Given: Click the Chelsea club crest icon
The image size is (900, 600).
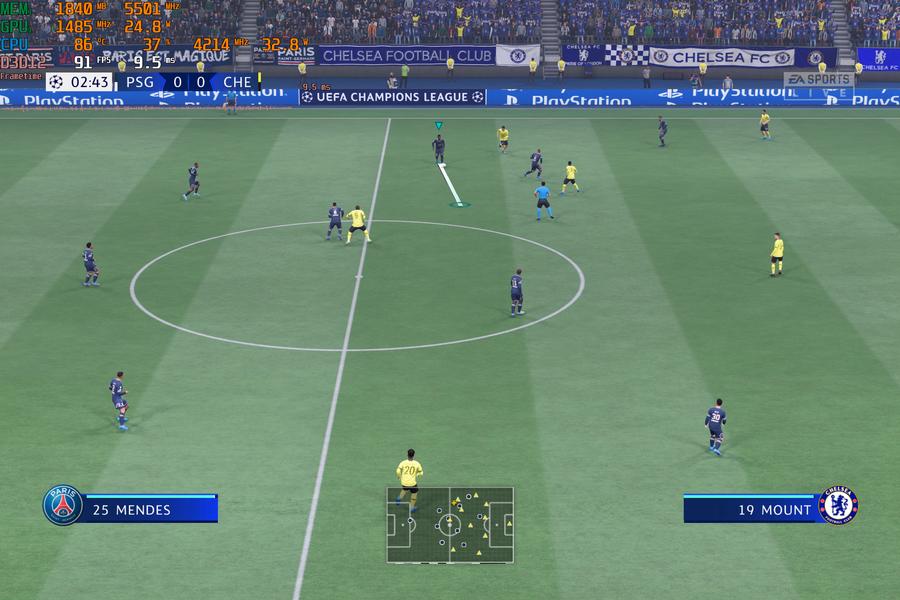Looking at the screenshot, I should coord(838,506).
